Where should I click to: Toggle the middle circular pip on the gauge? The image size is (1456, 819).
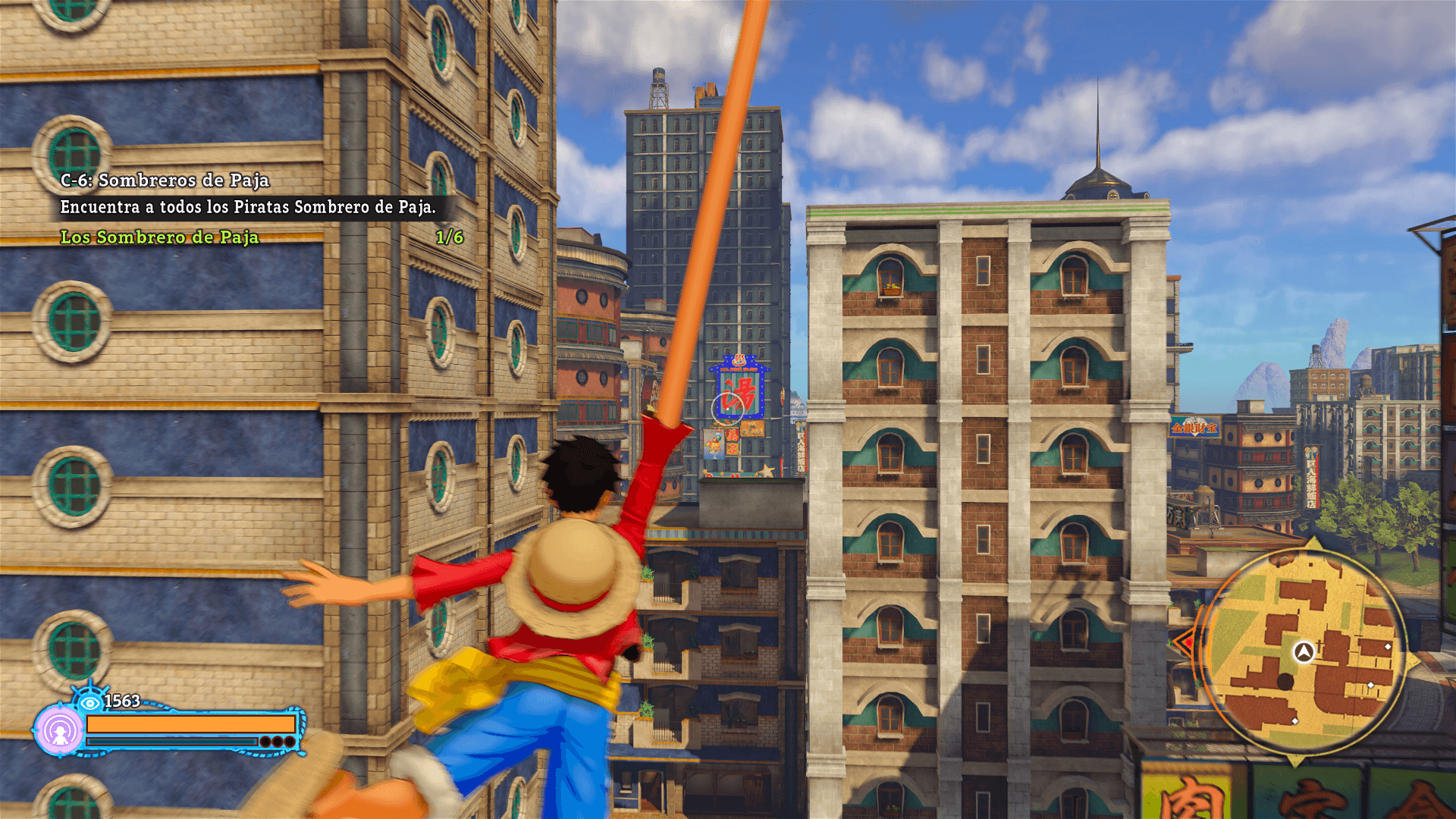[278, 742]
